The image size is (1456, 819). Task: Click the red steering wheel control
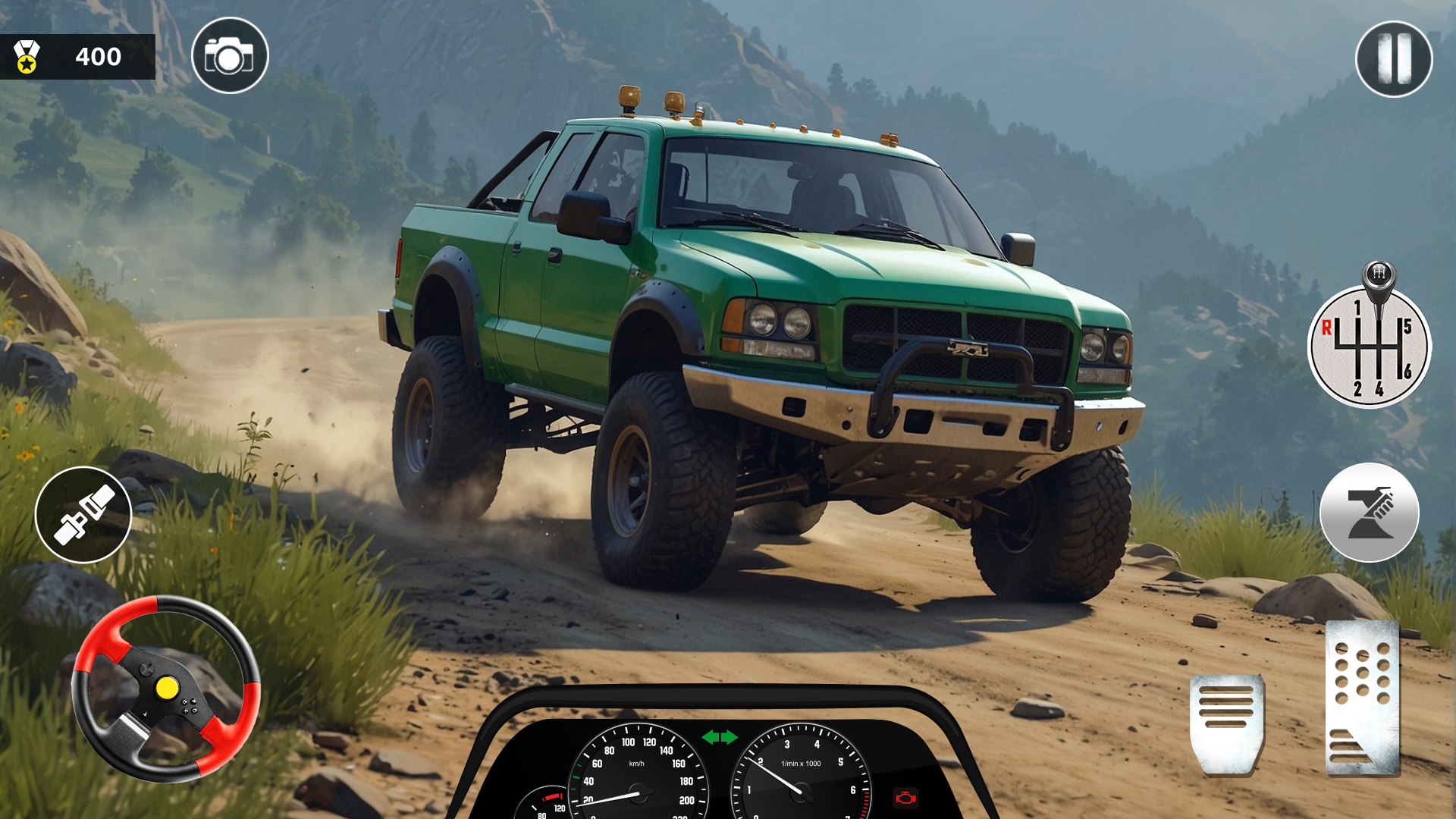(x=166, y=689)
